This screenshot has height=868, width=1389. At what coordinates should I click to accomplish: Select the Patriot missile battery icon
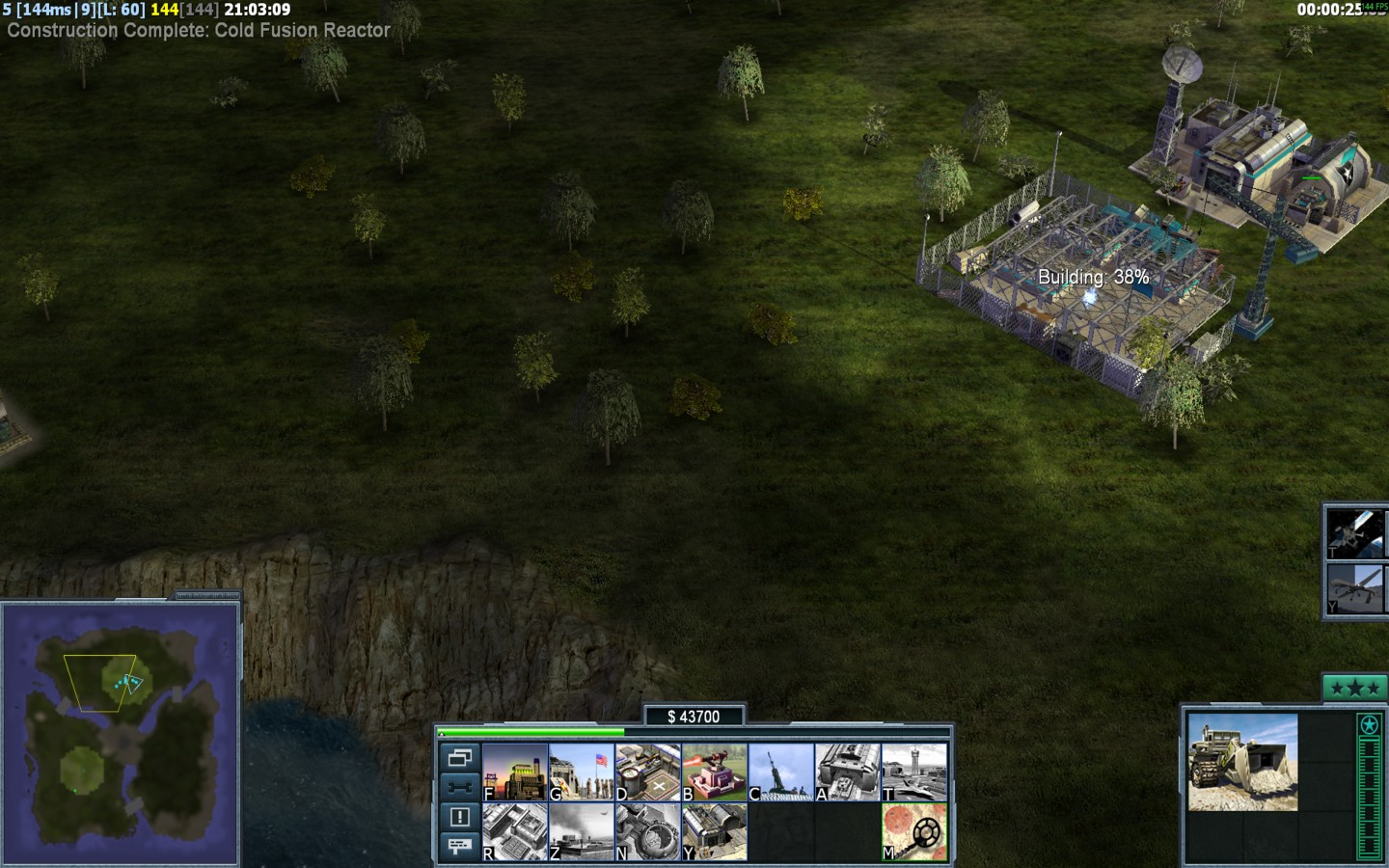tap(781, 773)
